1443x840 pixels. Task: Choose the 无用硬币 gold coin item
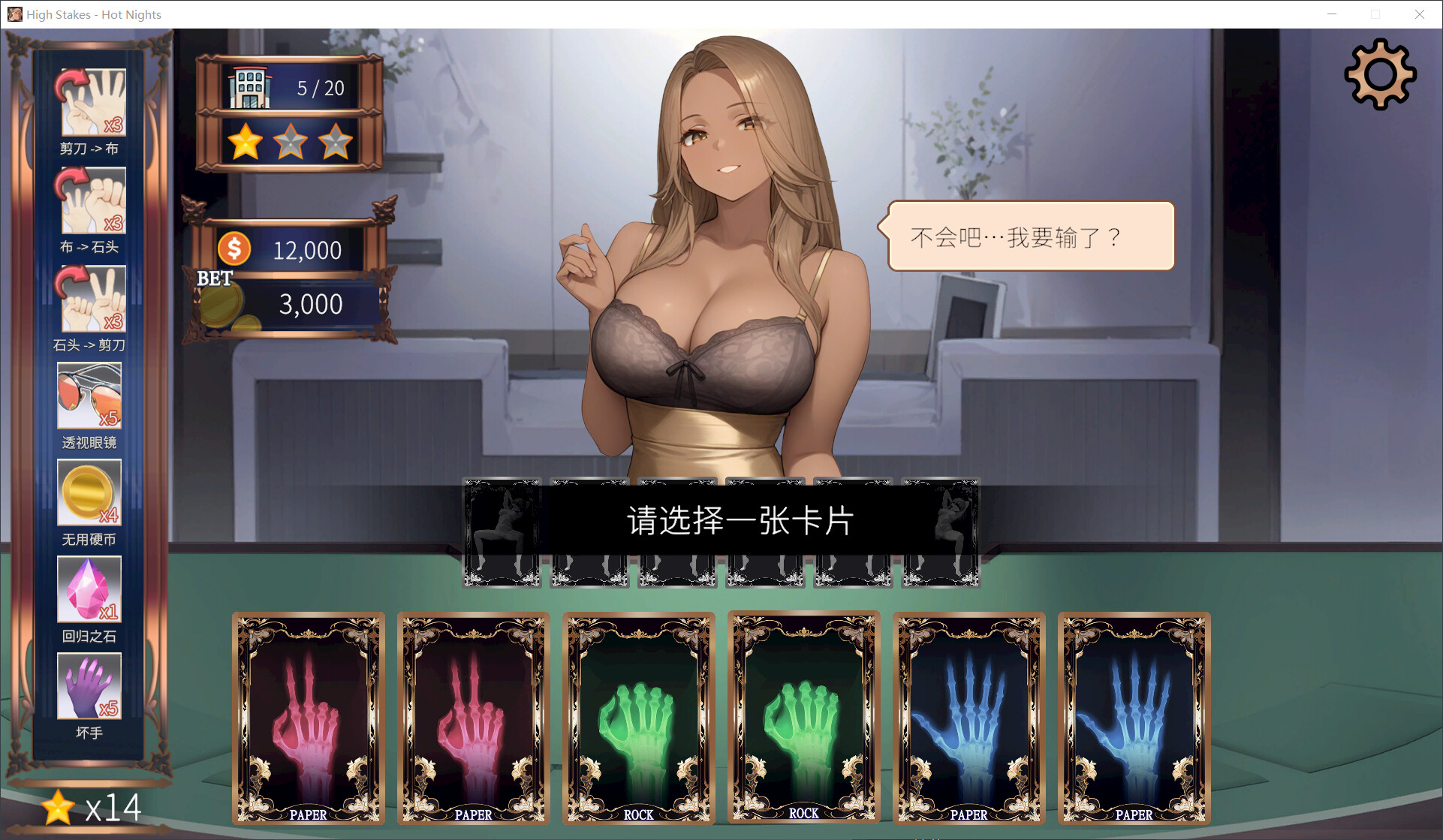(x=89, y=493)
